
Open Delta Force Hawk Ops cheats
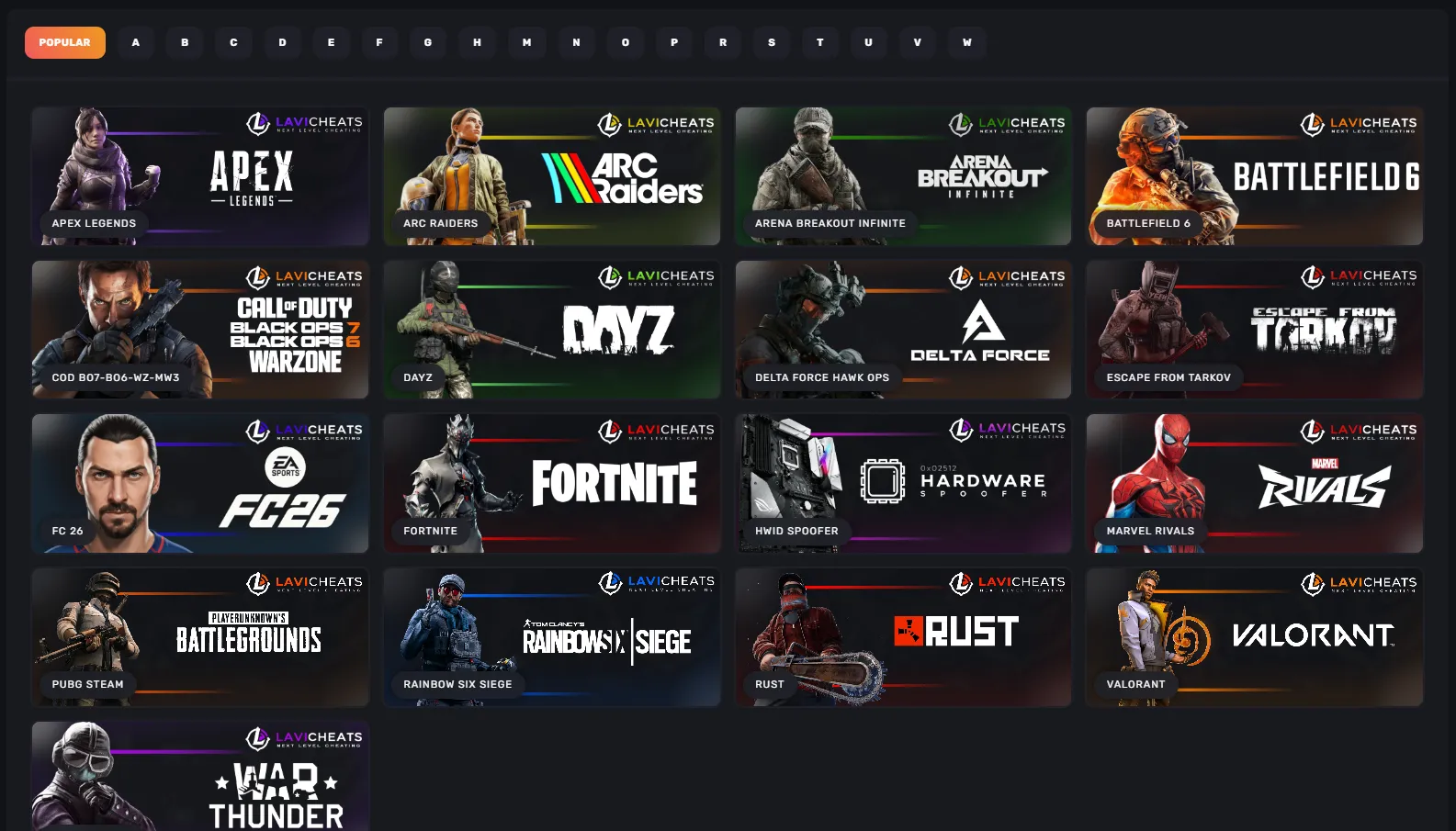[903, 330]
